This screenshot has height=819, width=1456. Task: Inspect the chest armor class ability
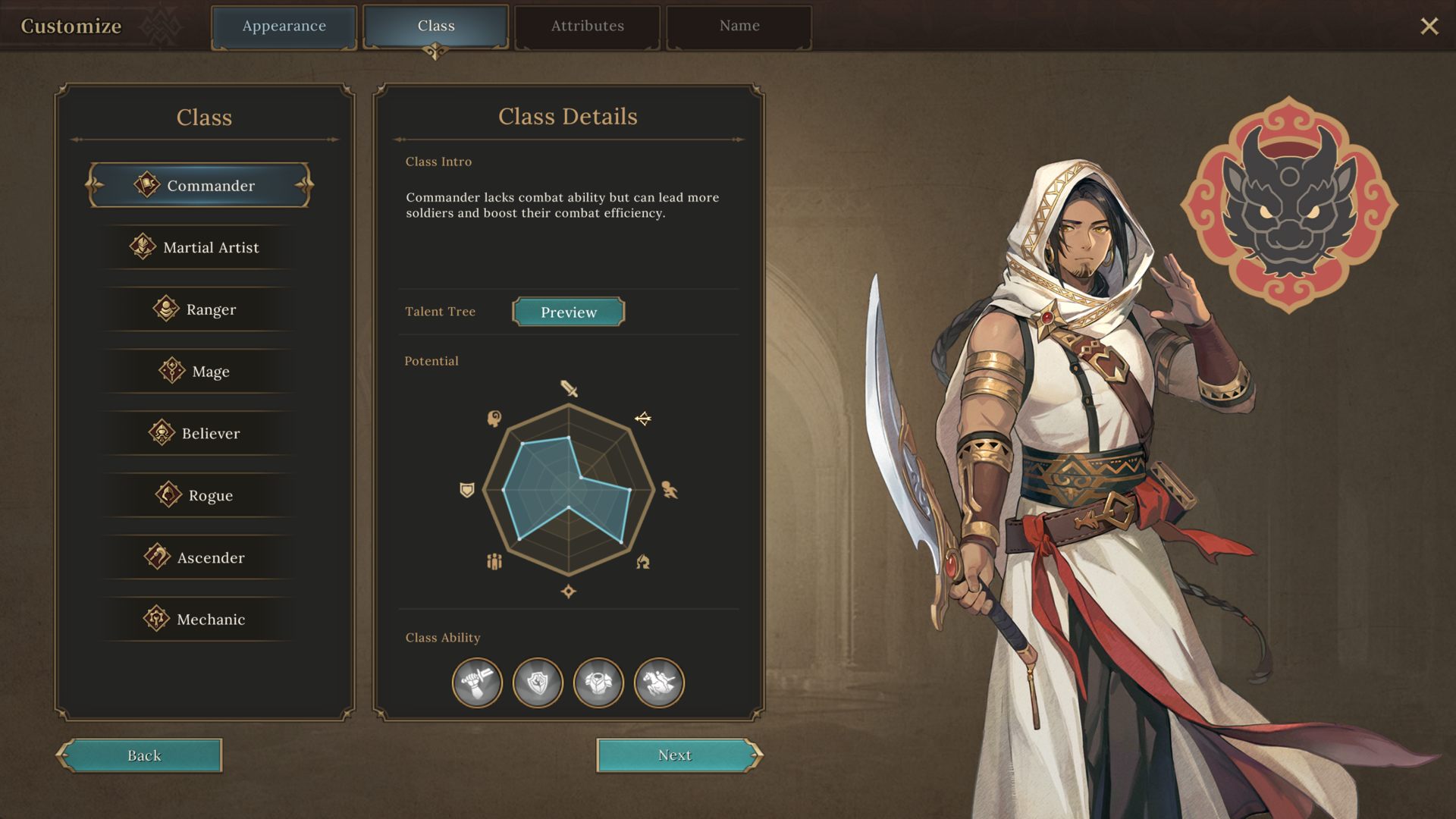[x=598, y=682]
